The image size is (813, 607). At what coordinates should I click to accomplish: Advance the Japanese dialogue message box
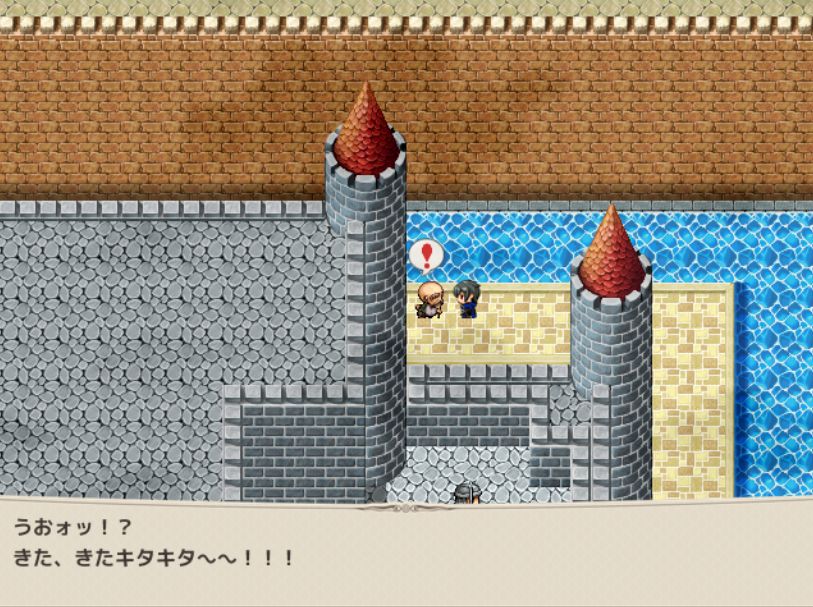click(x=406, y=551)
